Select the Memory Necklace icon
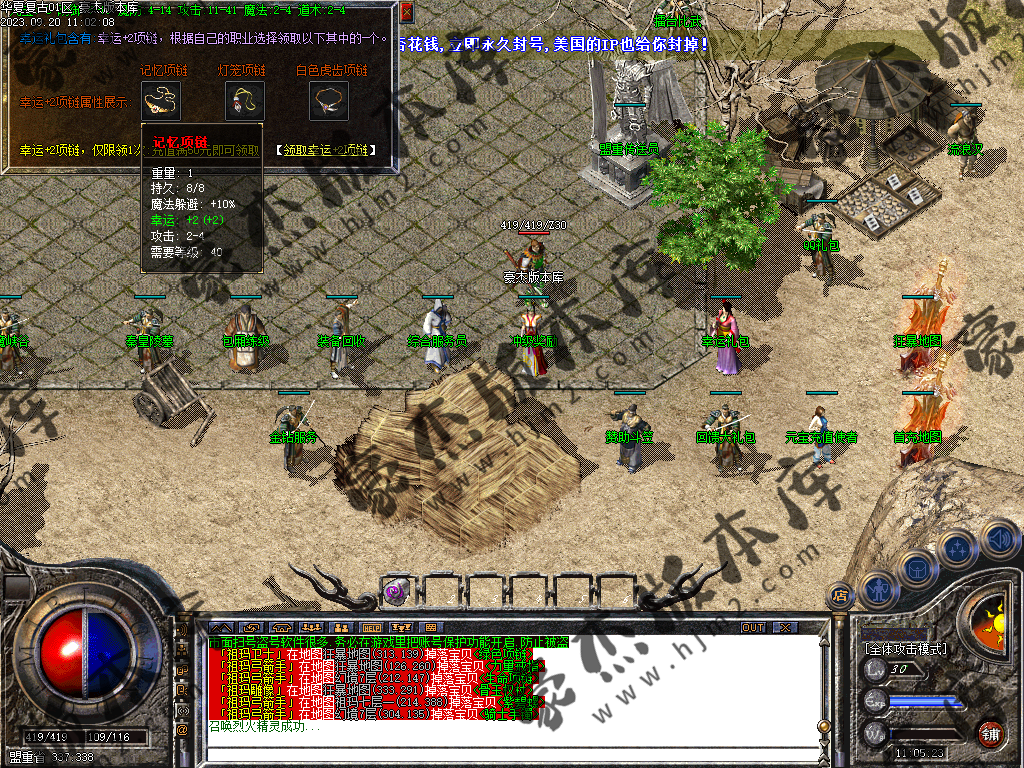This screenshot has height=768, width=1024. [161, 101]
